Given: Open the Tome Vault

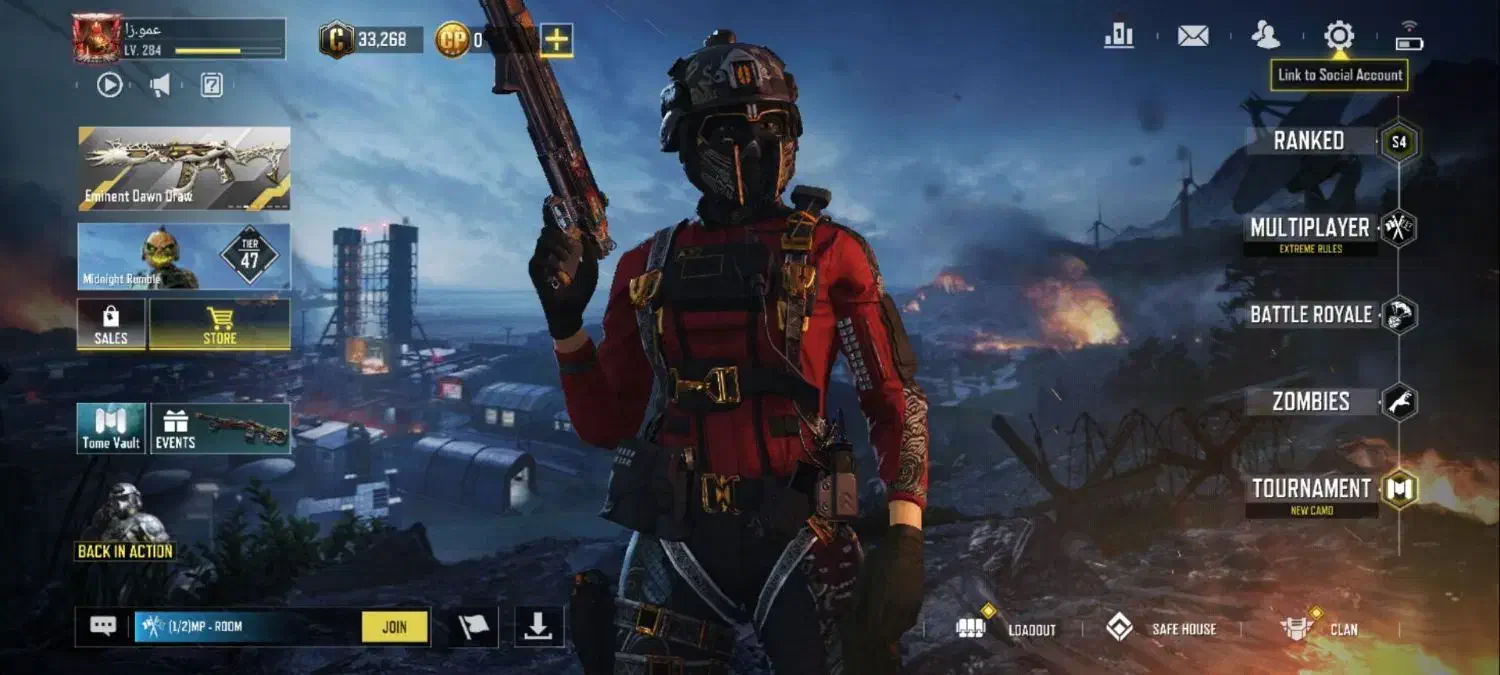Looking at the screenshot, I should pyautogui.click(x=111, y=428).
